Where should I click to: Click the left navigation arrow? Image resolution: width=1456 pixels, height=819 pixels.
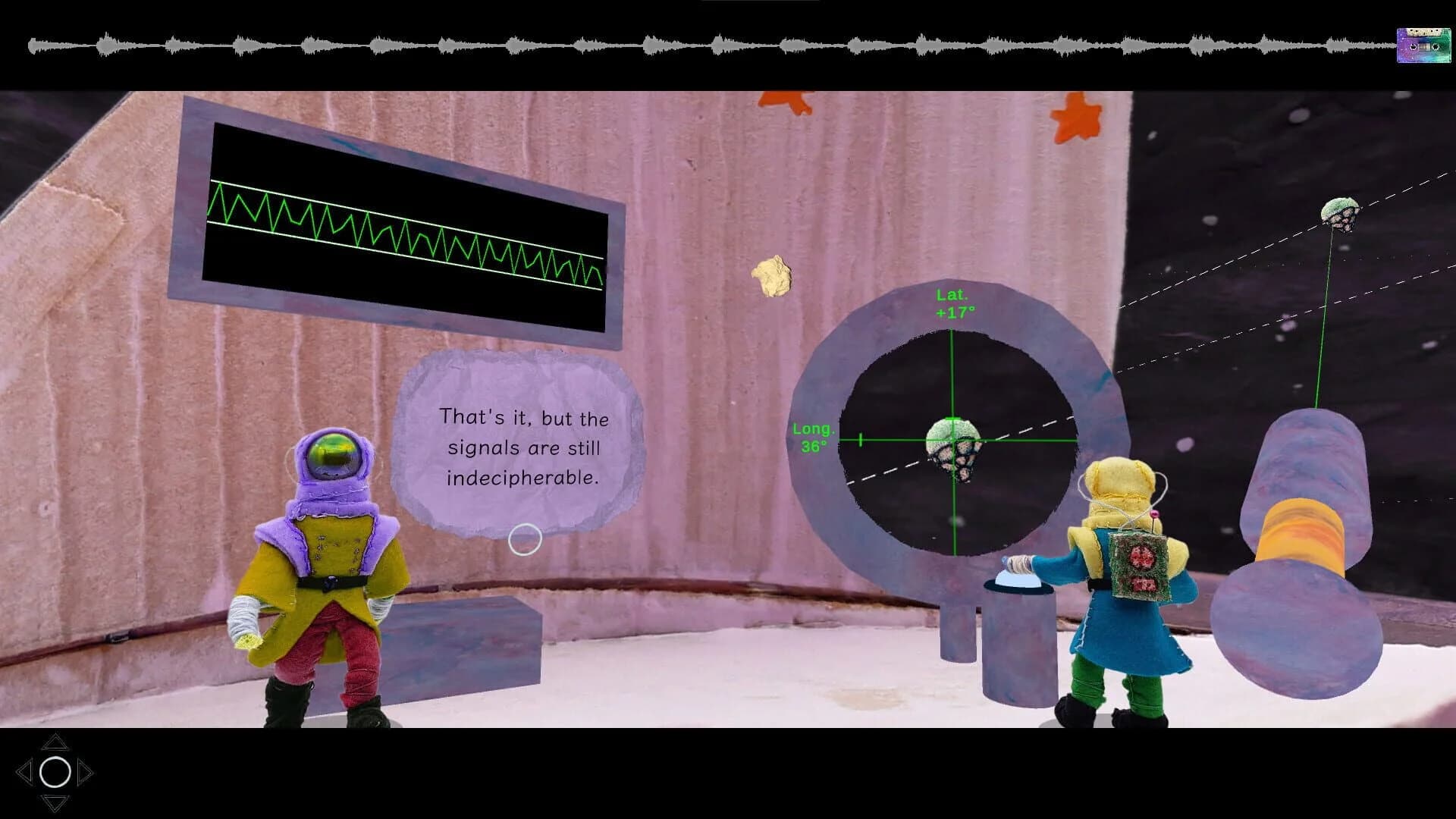pyautogui.click(x=24, y=772)
